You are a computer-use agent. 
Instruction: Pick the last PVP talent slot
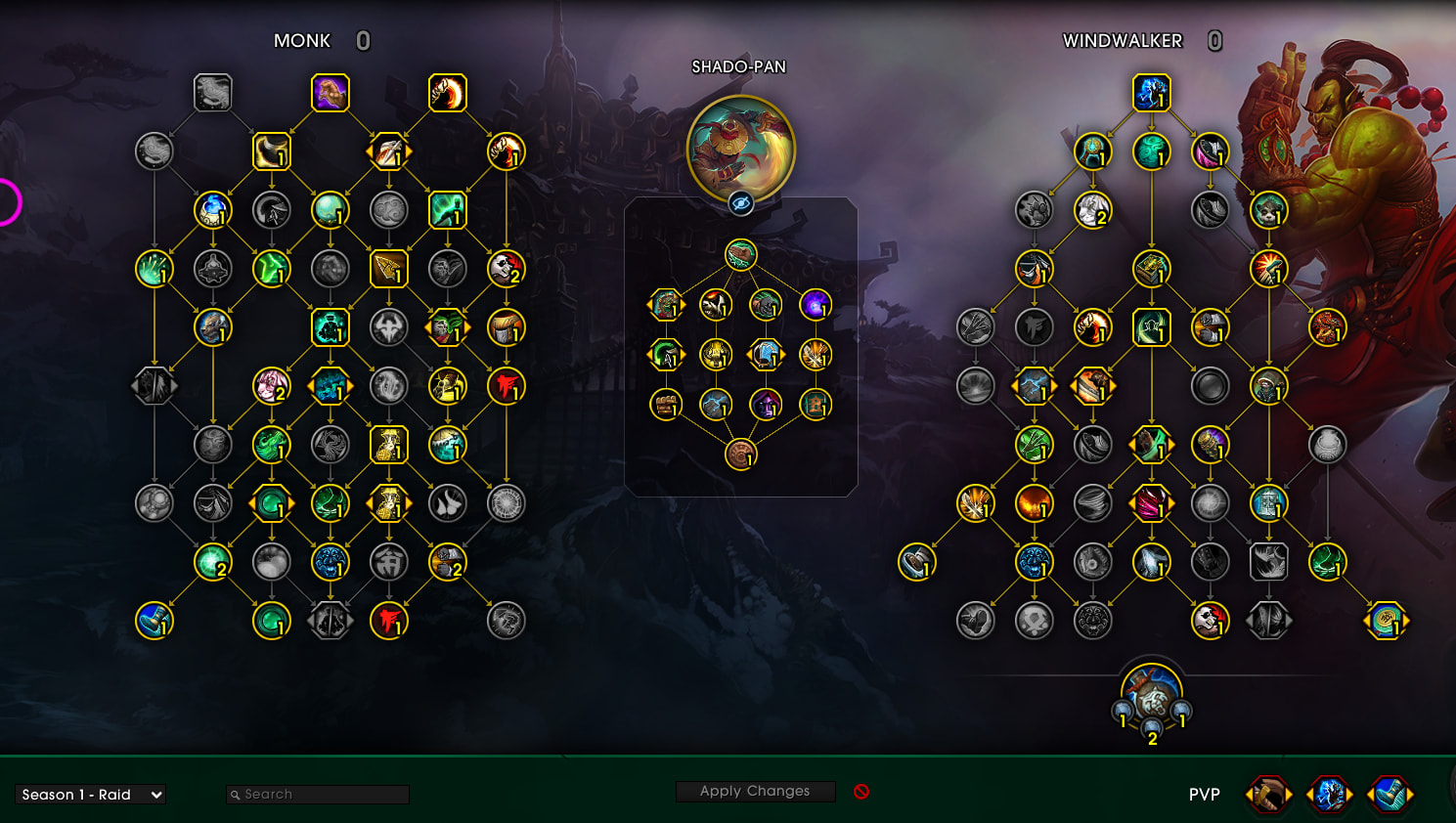[x=1390, y=795]
